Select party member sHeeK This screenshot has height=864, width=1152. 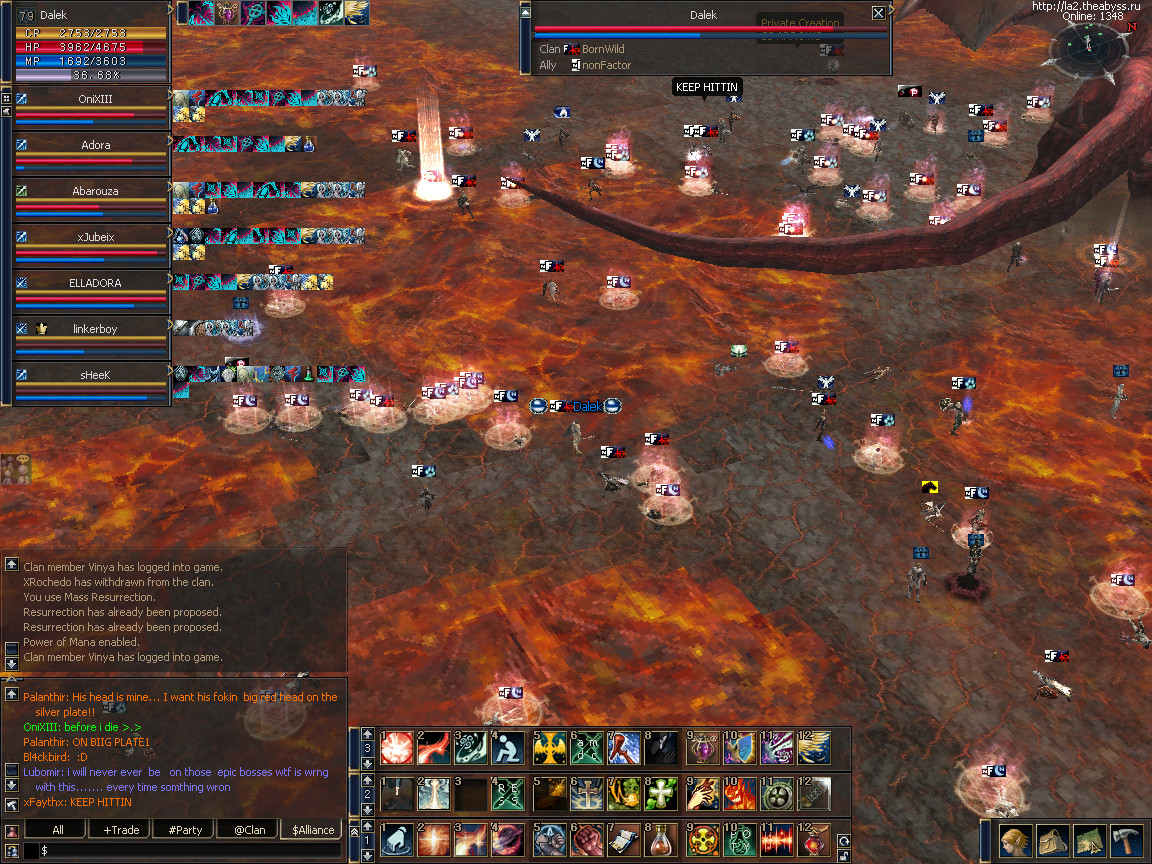tap(95, 374)
